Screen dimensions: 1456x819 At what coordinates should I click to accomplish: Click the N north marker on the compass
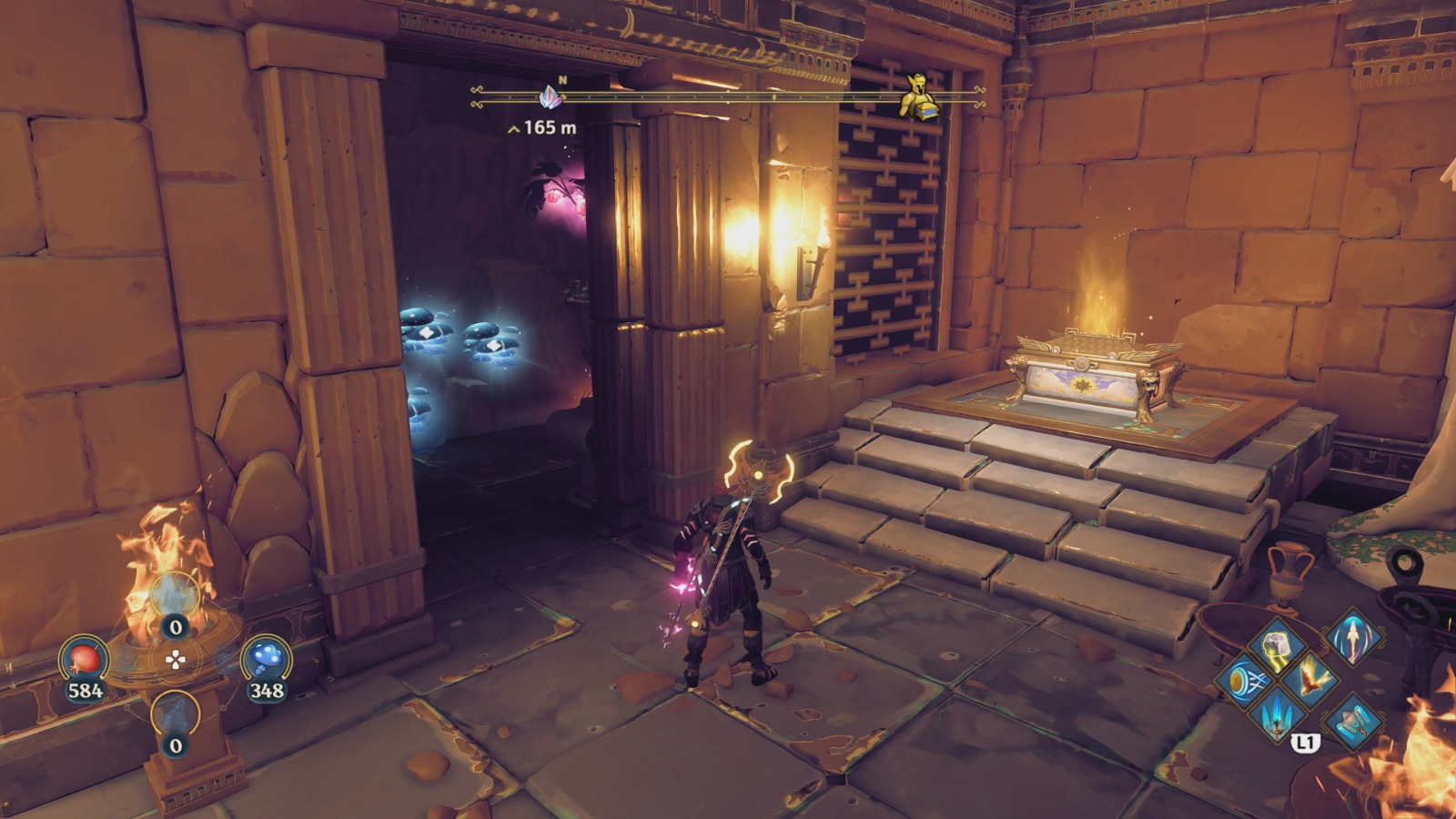click(564, 80)
